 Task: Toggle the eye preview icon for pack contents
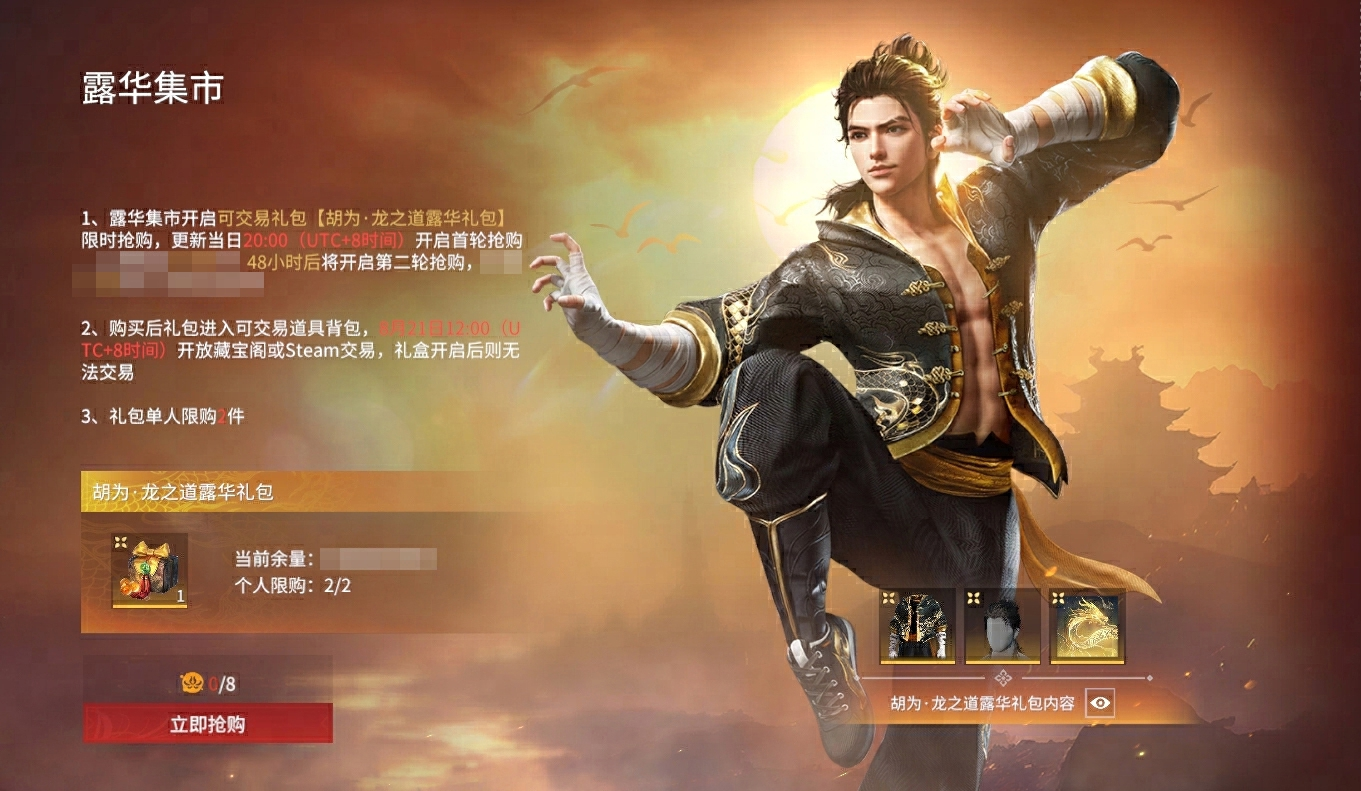pyautogui.click(x=1100, y=703)
